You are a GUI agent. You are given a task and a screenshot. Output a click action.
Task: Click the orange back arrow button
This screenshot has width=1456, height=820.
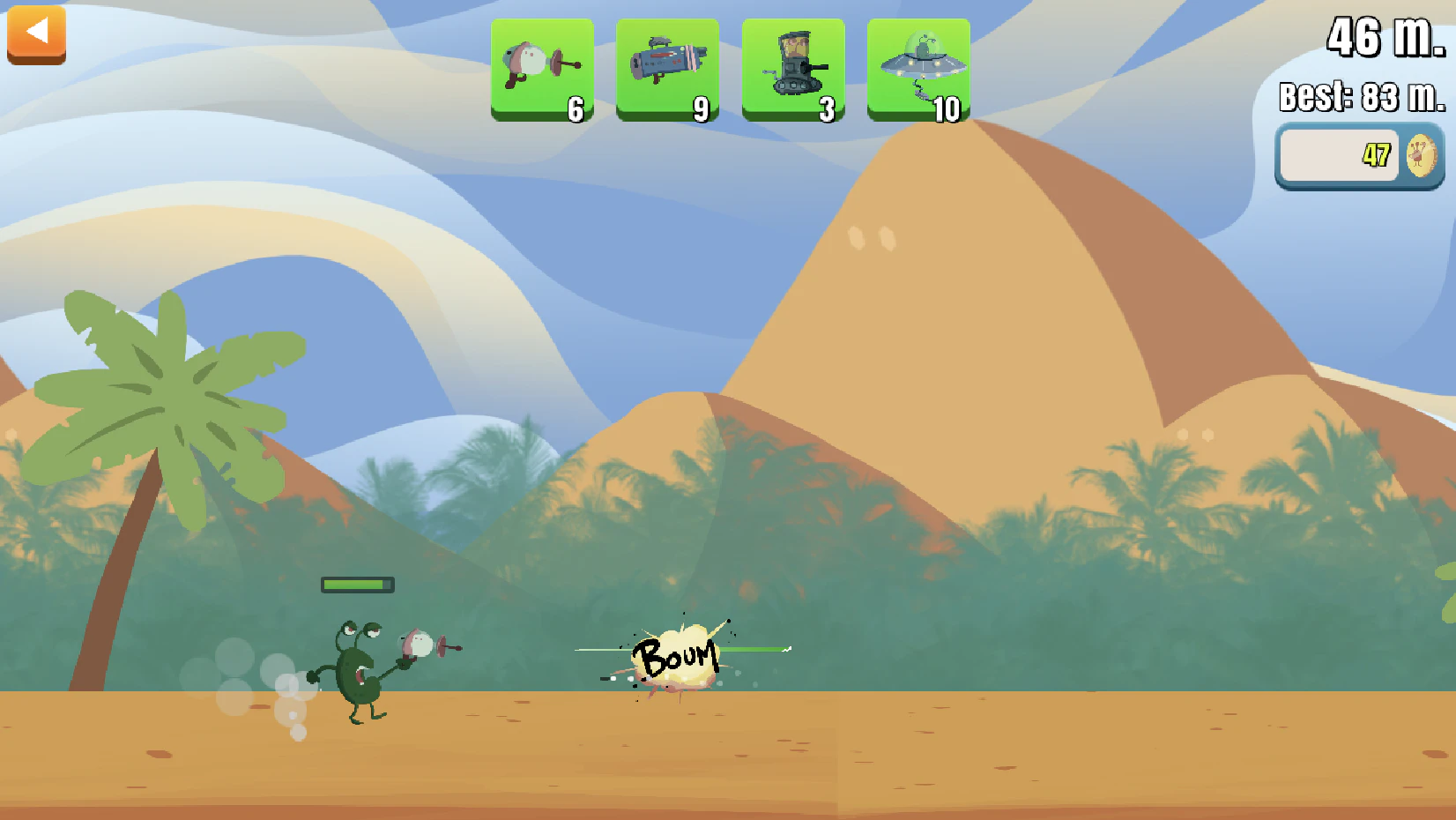point(36,34)
